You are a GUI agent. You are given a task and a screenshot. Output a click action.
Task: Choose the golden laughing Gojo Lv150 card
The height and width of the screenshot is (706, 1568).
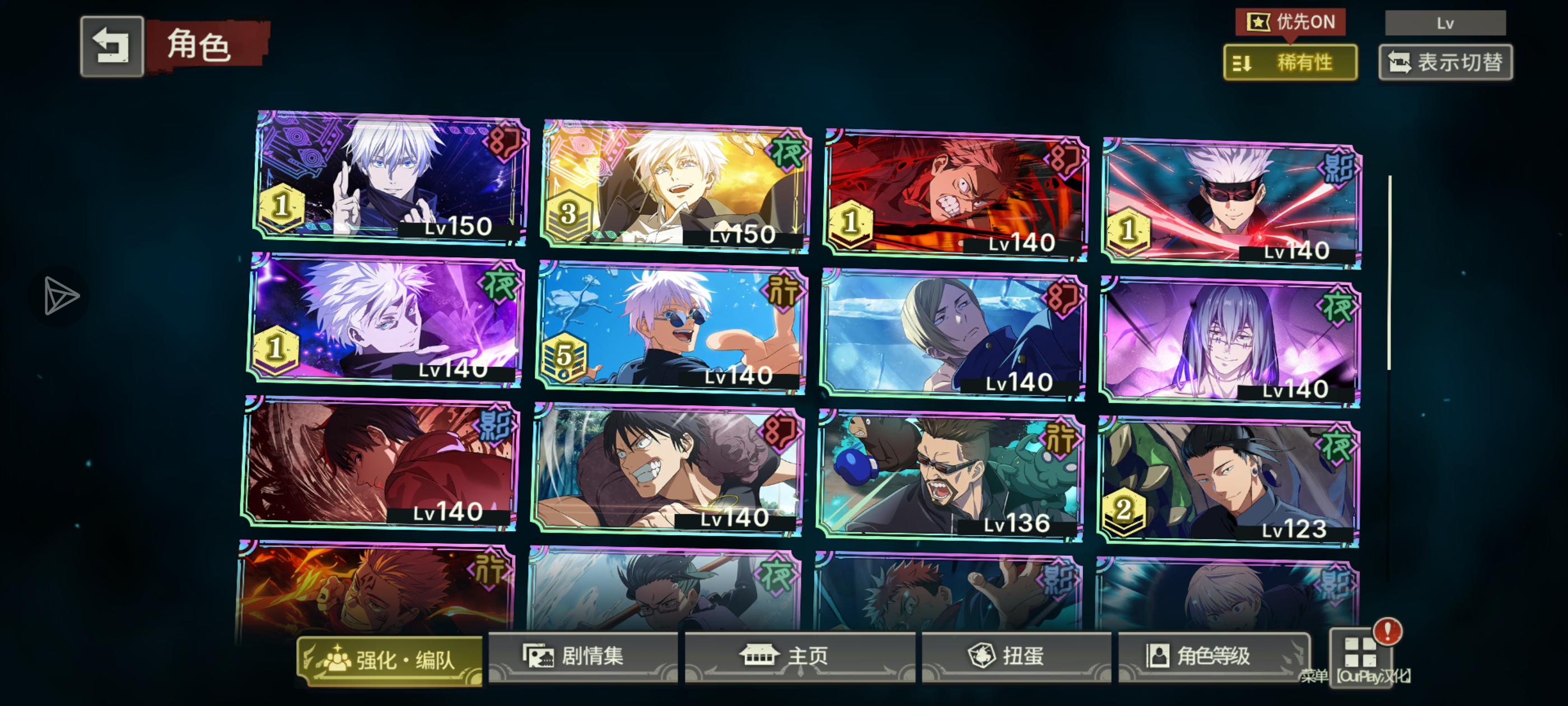coord(676,186)
